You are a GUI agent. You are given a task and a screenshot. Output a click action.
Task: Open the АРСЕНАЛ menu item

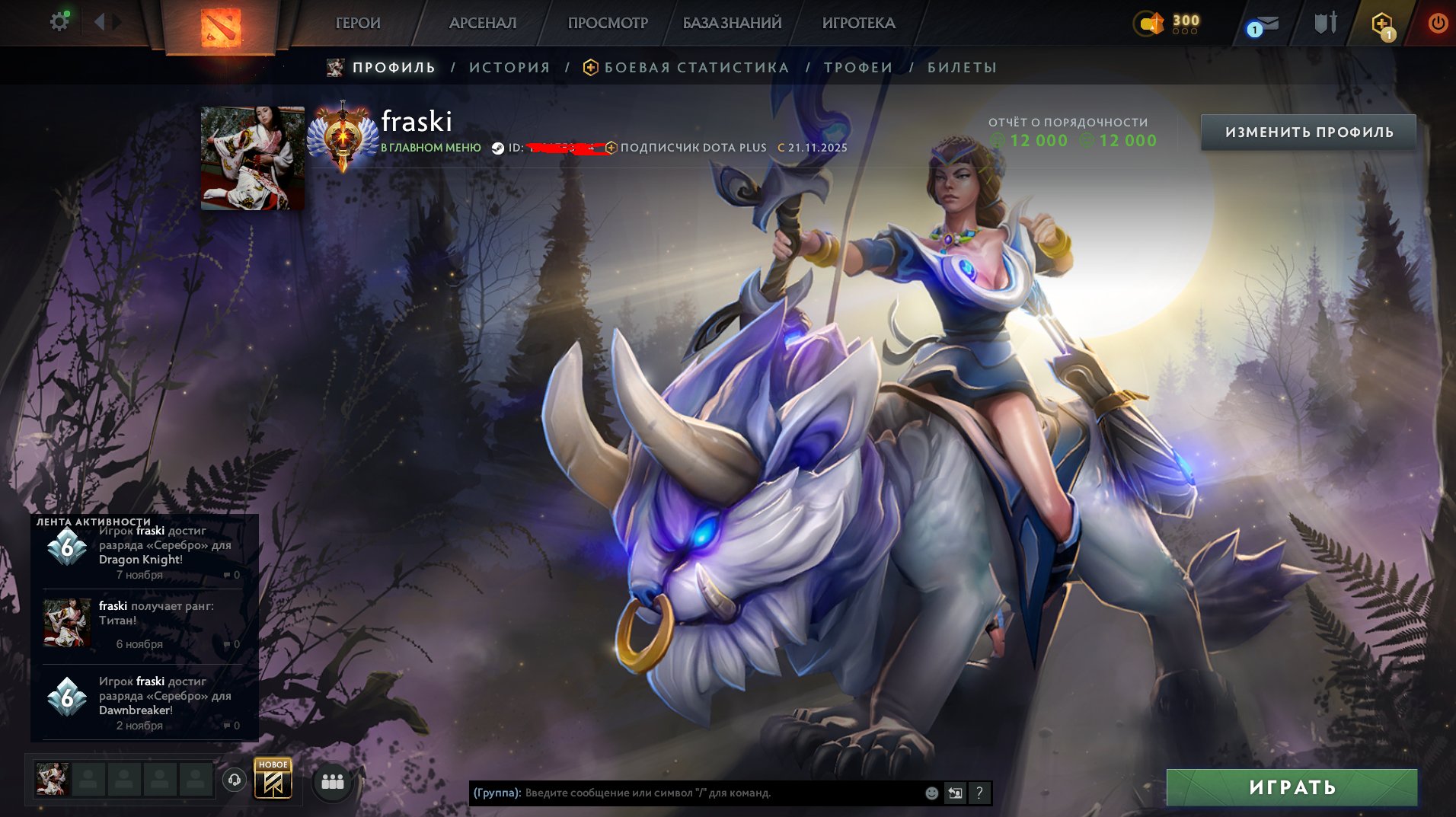coord(483,23)
